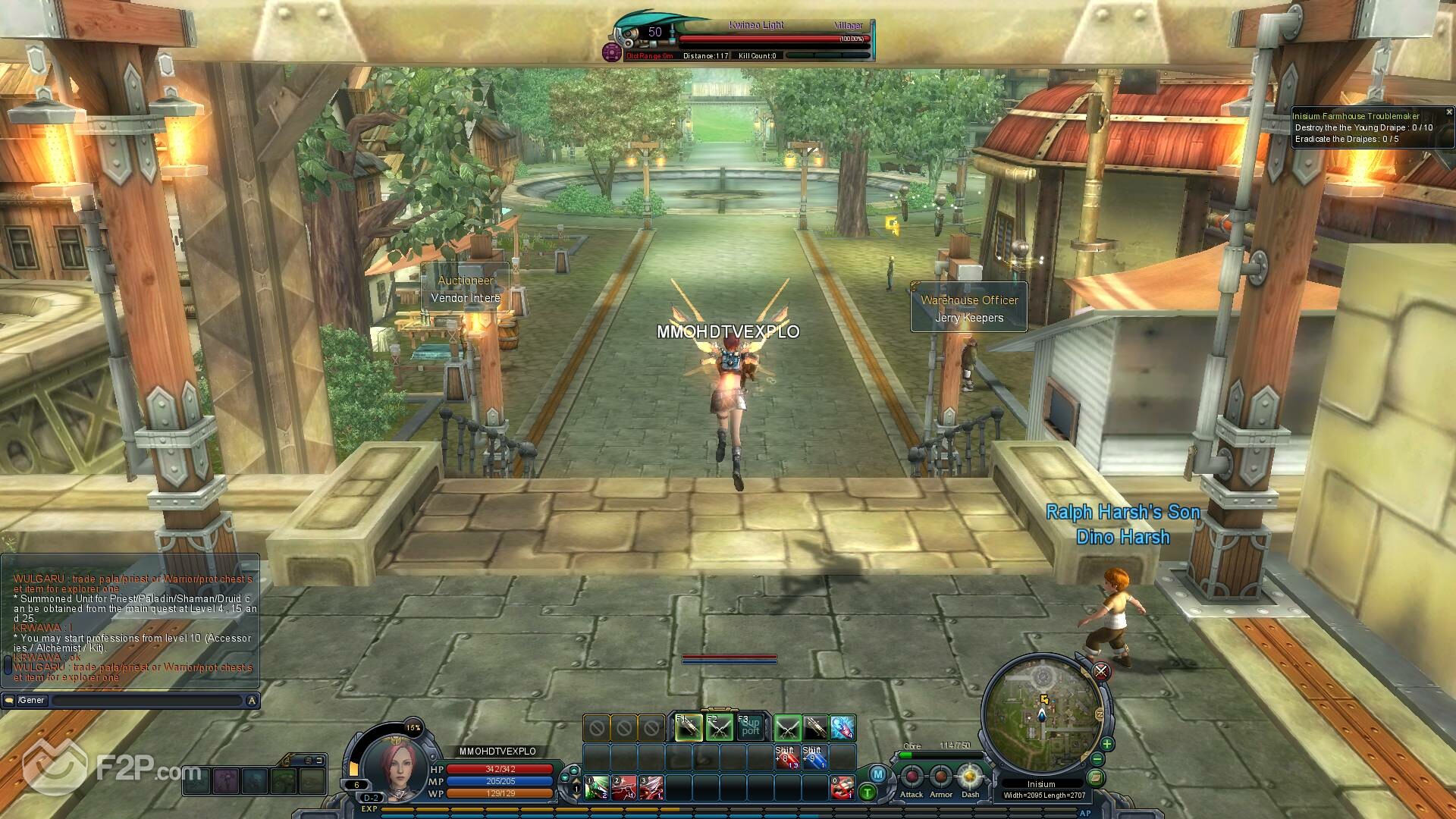Screen dimensions: 1456x819
Task: Click the chat text input field
Action: click(146, 701)
